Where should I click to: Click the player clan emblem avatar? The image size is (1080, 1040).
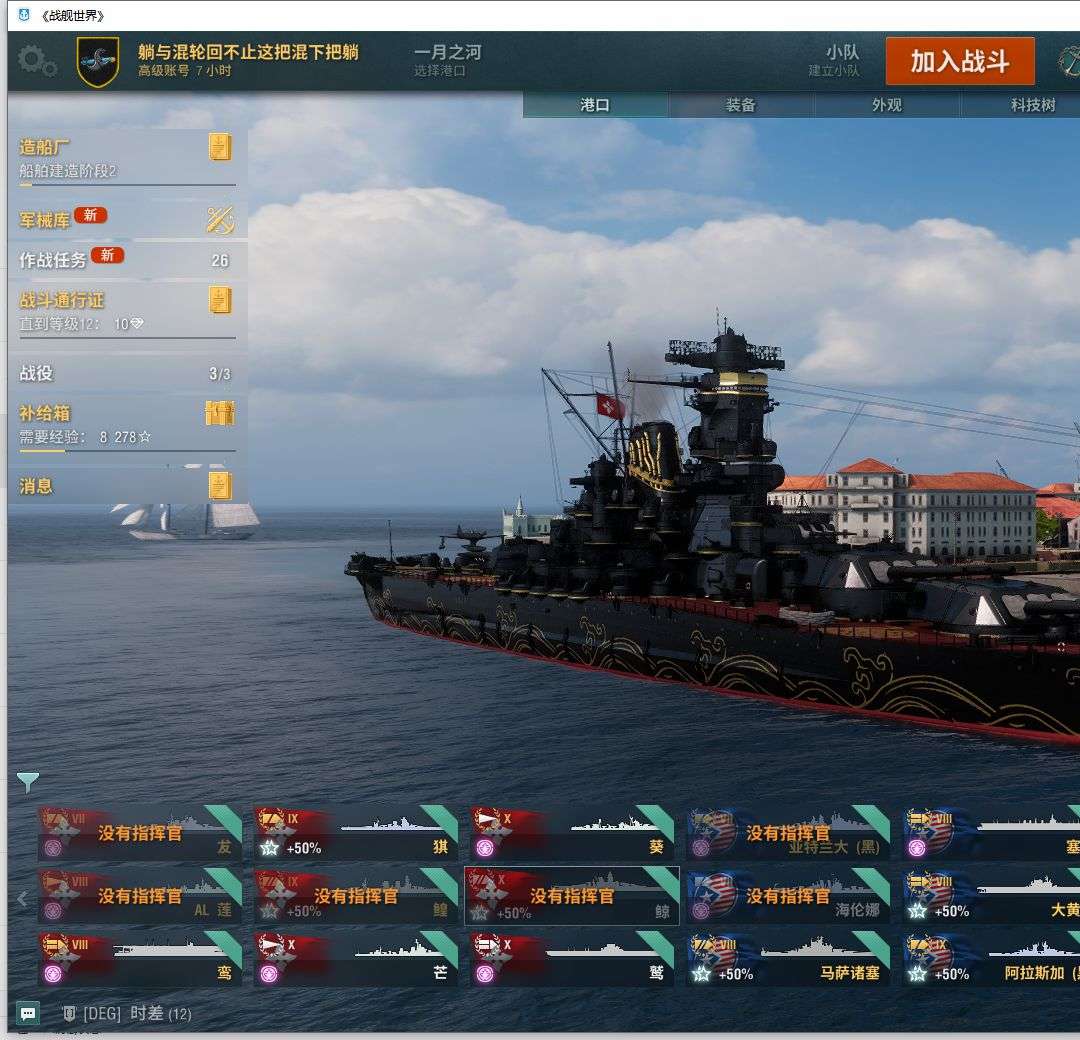(x=98, y=62)
